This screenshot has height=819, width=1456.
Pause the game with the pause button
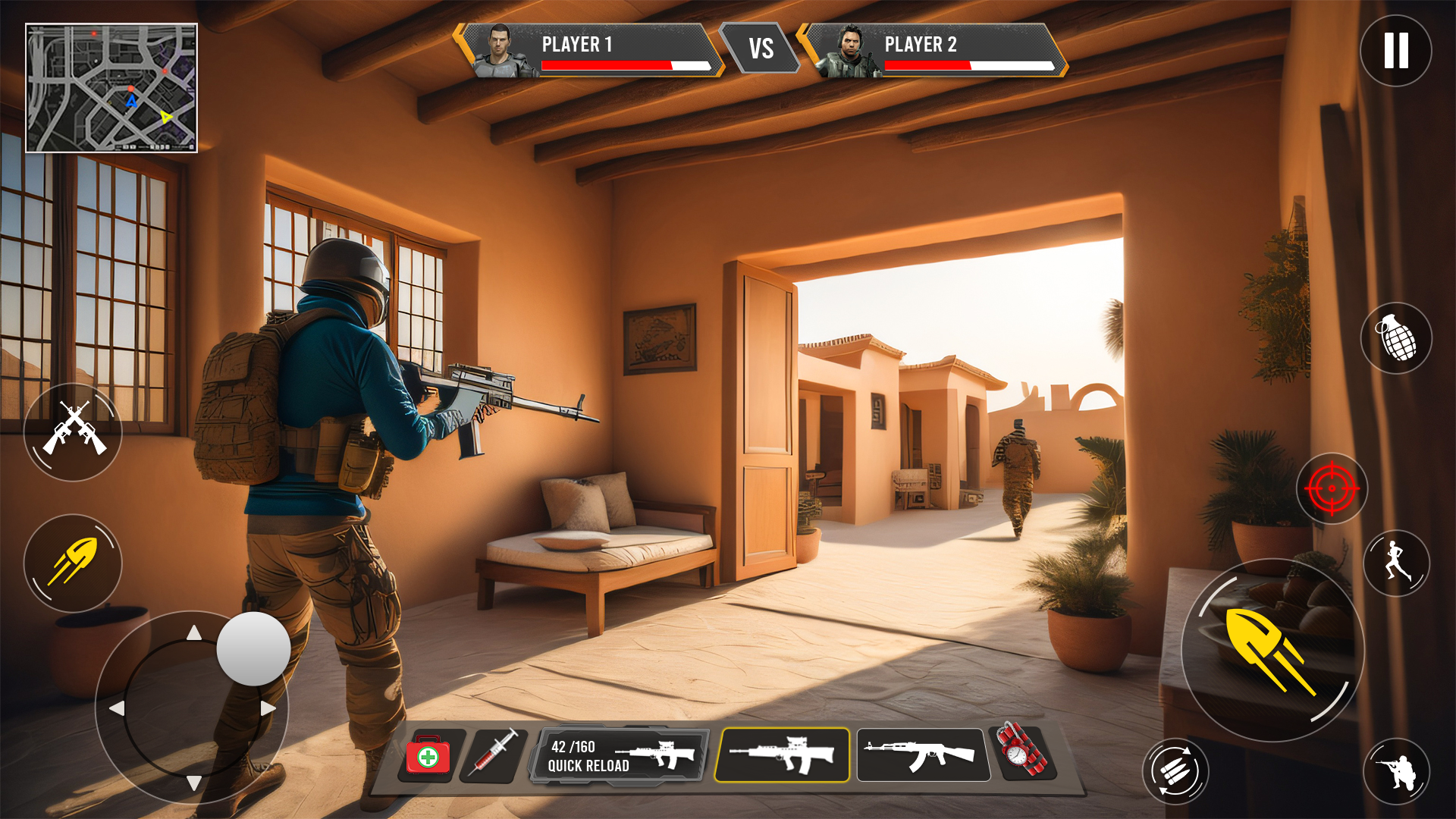pyautogui.click(x=1395, y=51)
